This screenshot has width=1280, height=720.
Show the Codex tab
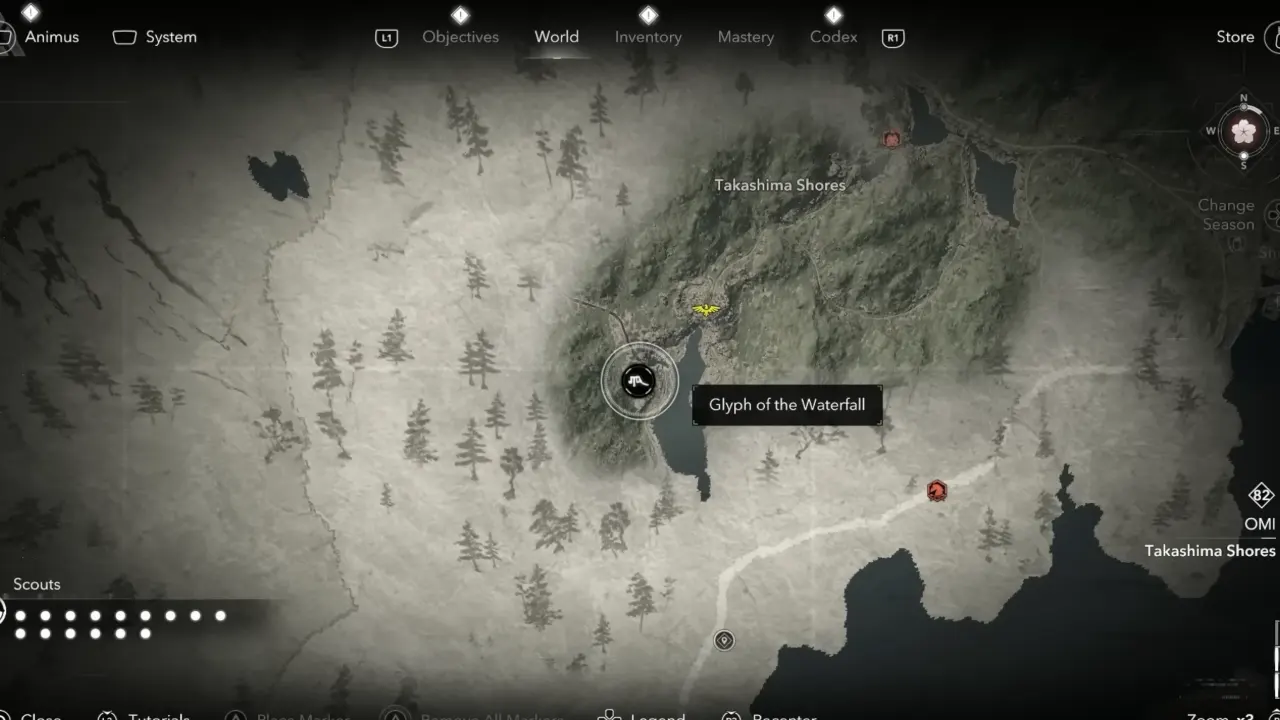833,37
